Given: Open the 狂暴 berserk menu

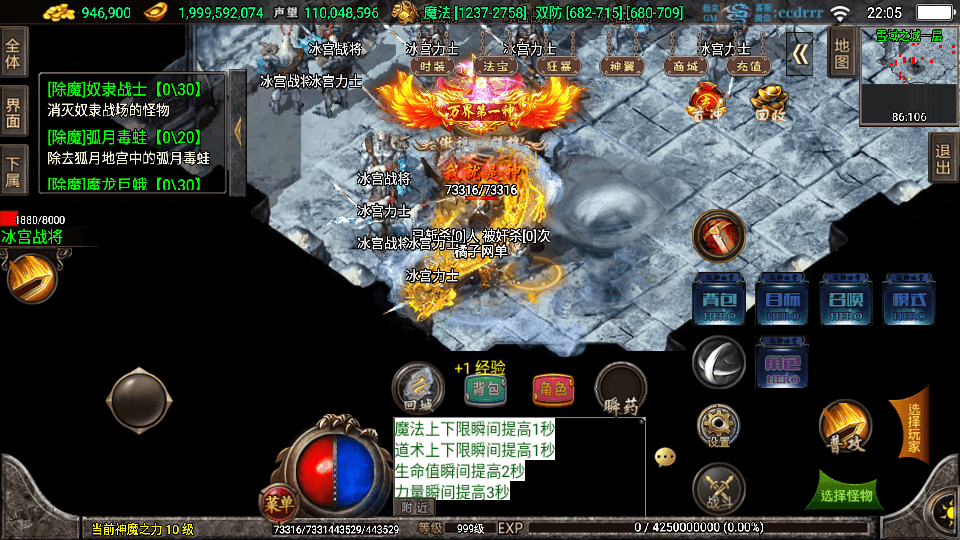Looking at the screenshot, I should point(558,66).
